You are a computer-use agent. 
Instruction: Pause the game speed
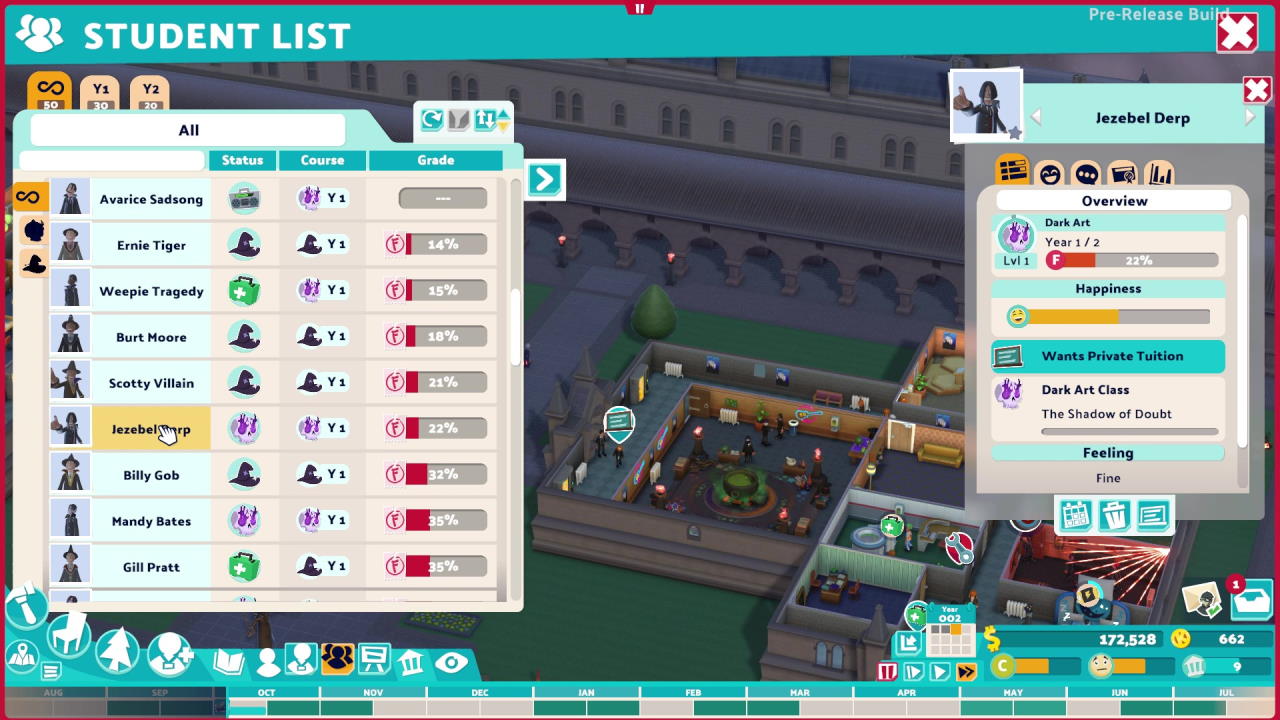coord(887,672)
